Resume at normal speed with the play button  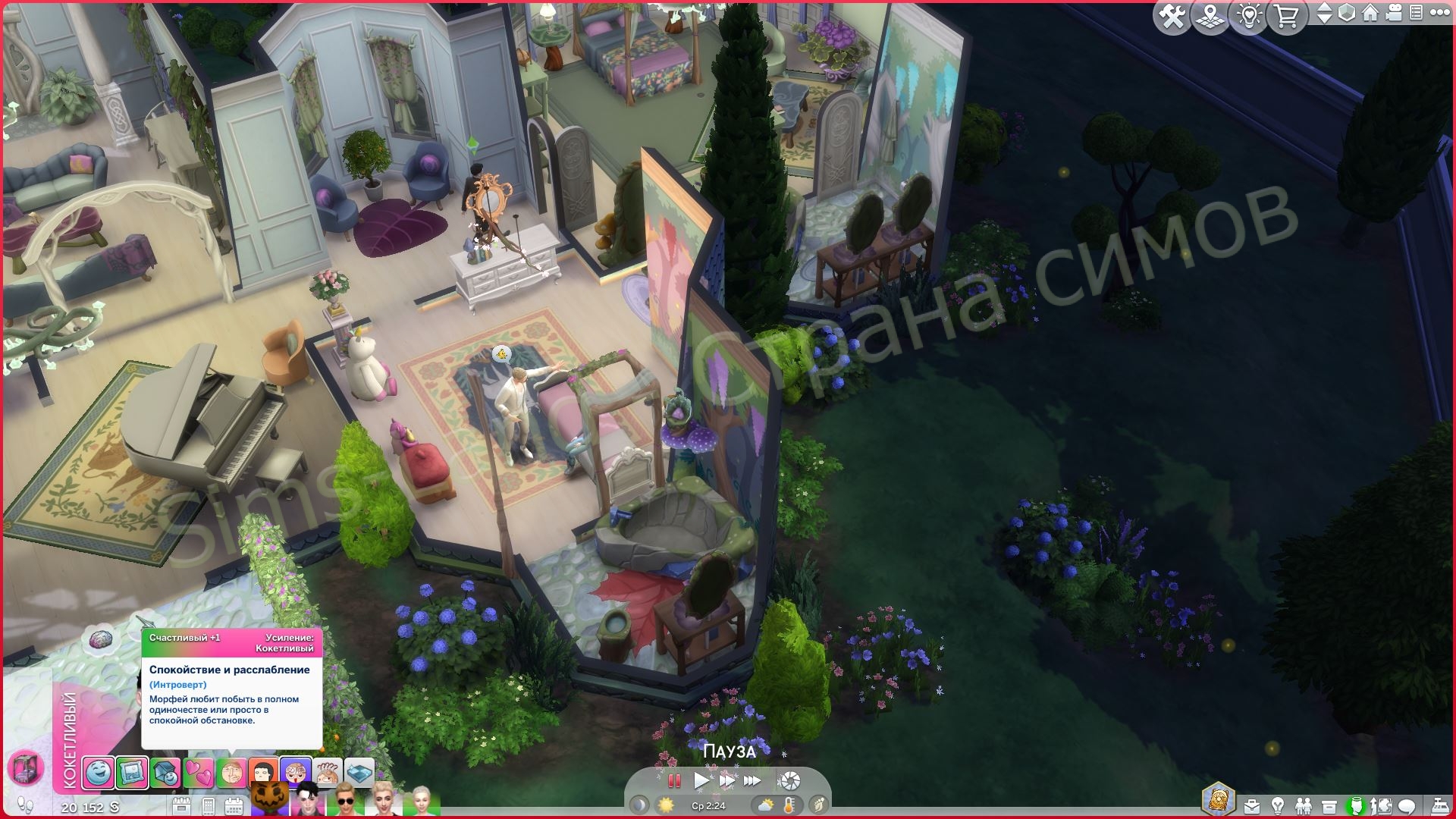(701, 780)
